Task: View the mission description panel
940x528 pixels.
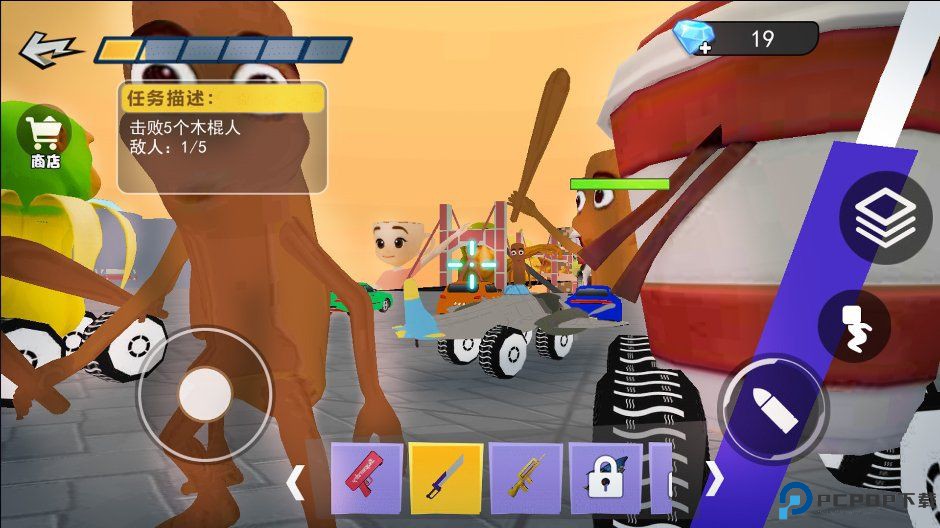Action: coord(222,137)
